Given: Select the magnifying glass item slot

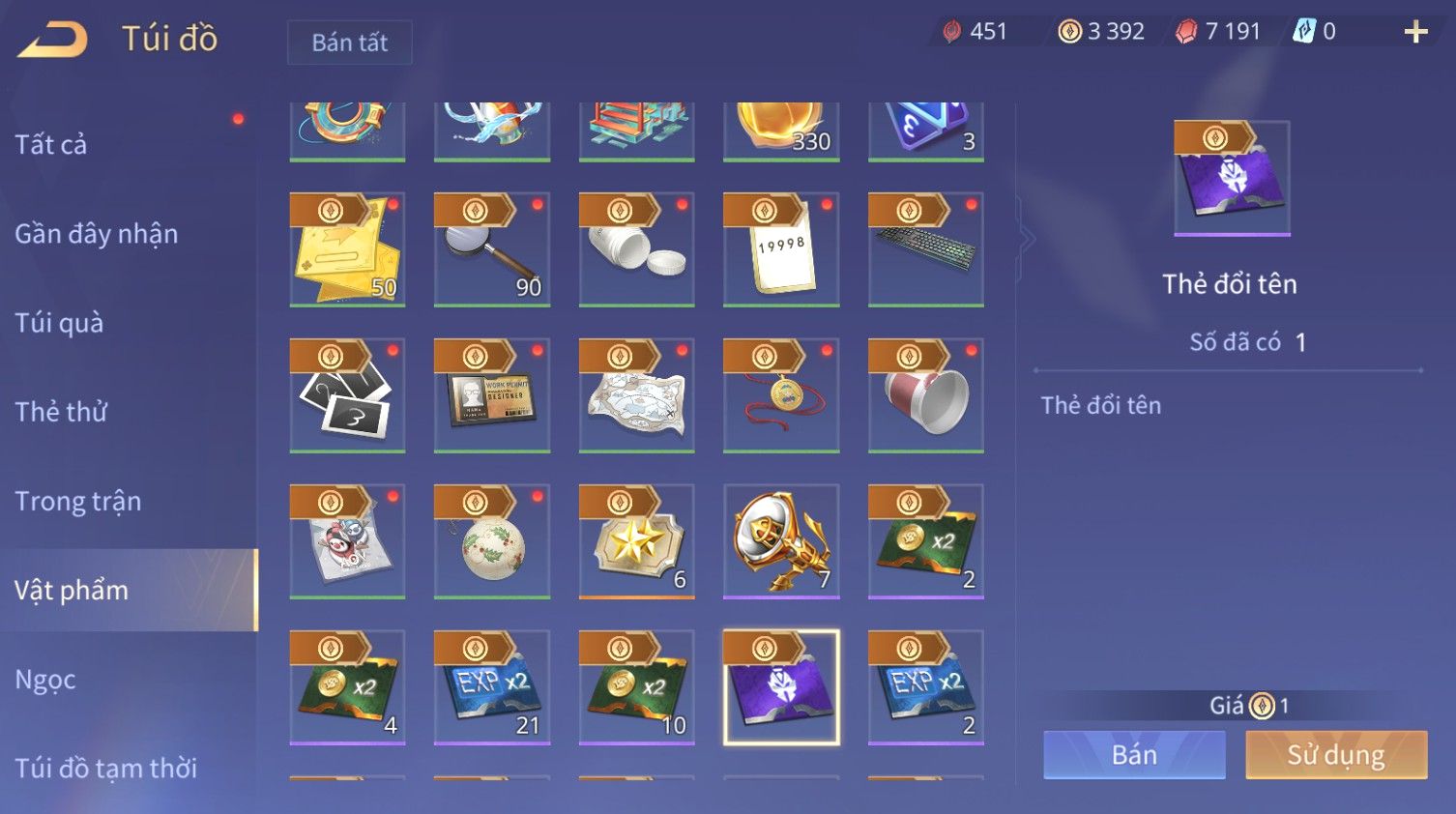Looking at the screenshot, I should [492, 249].
